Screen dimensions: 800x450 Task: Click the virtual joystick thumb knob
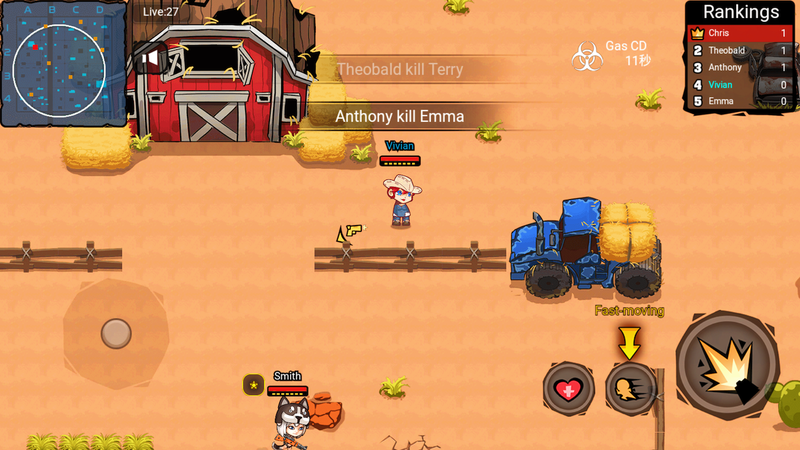click(116, 332)
